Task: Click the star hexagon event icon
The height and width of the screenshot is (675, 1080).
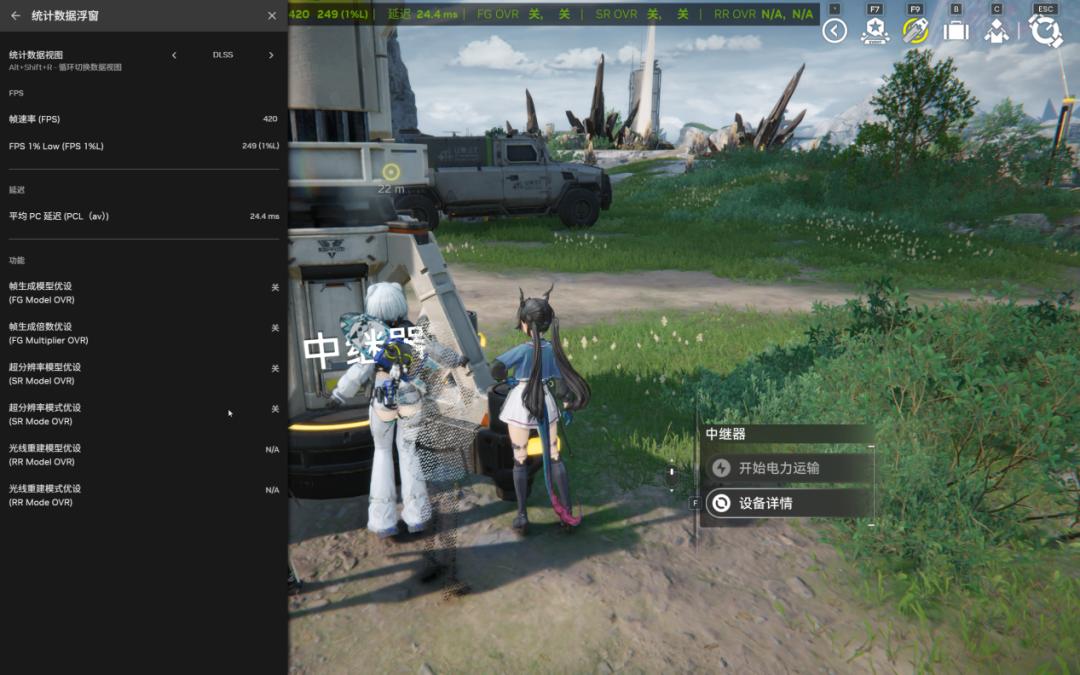Action: pyautogui.click(x=875, y=30)
